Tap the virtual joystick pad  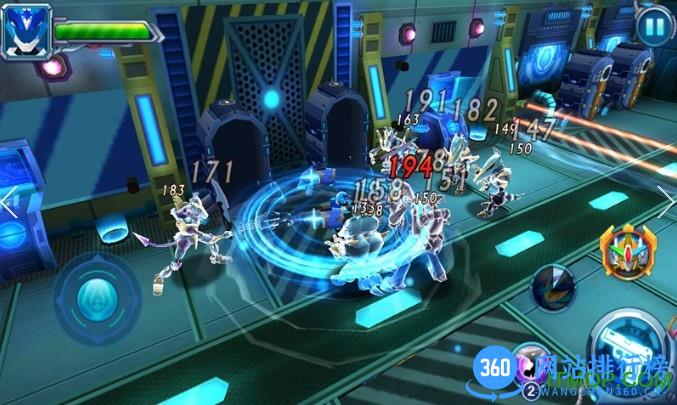pos(96,298)
